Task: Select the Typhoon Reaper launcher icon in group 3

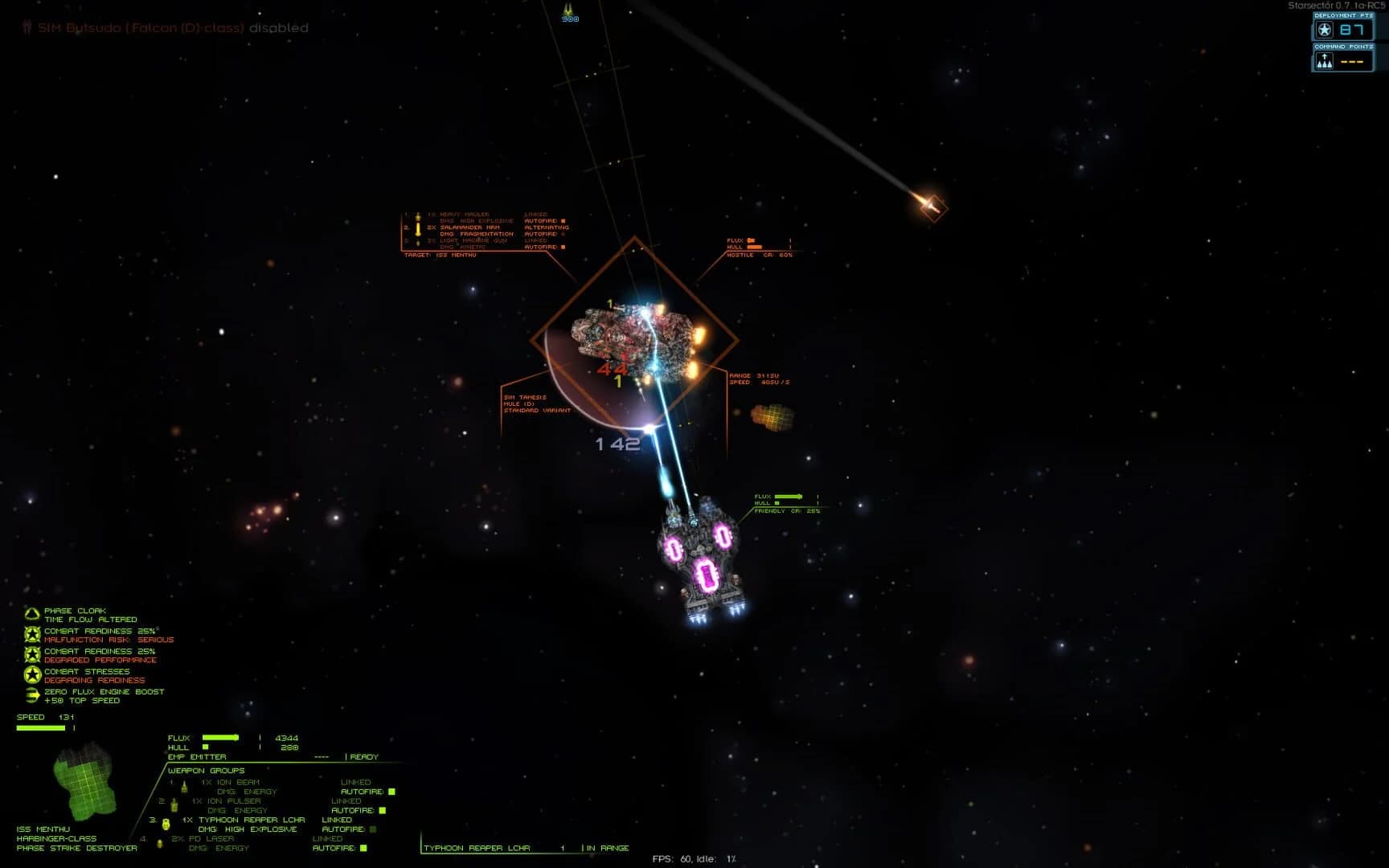Action: 166,823
